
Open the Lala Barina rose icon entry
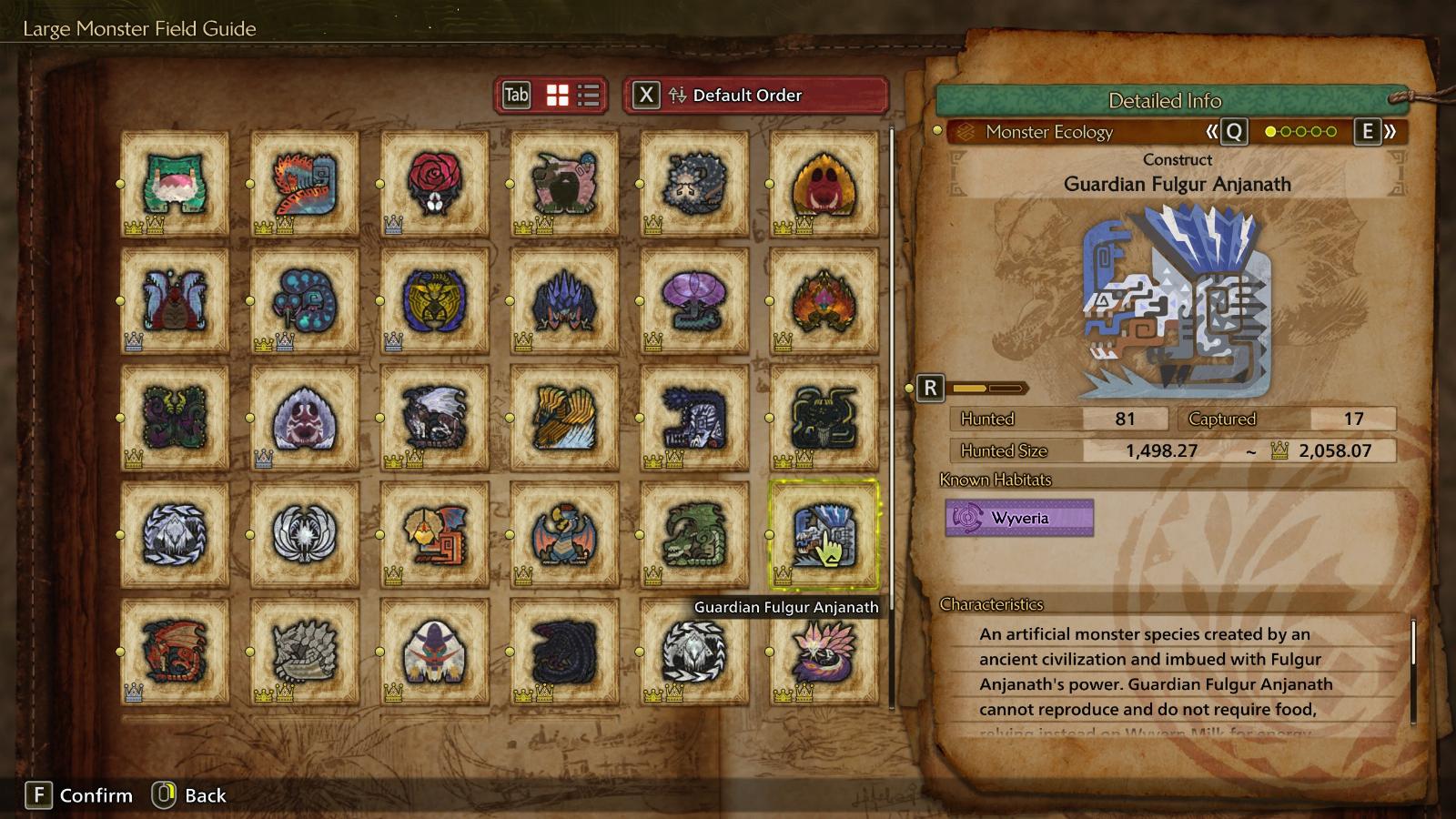pos(435,184)
